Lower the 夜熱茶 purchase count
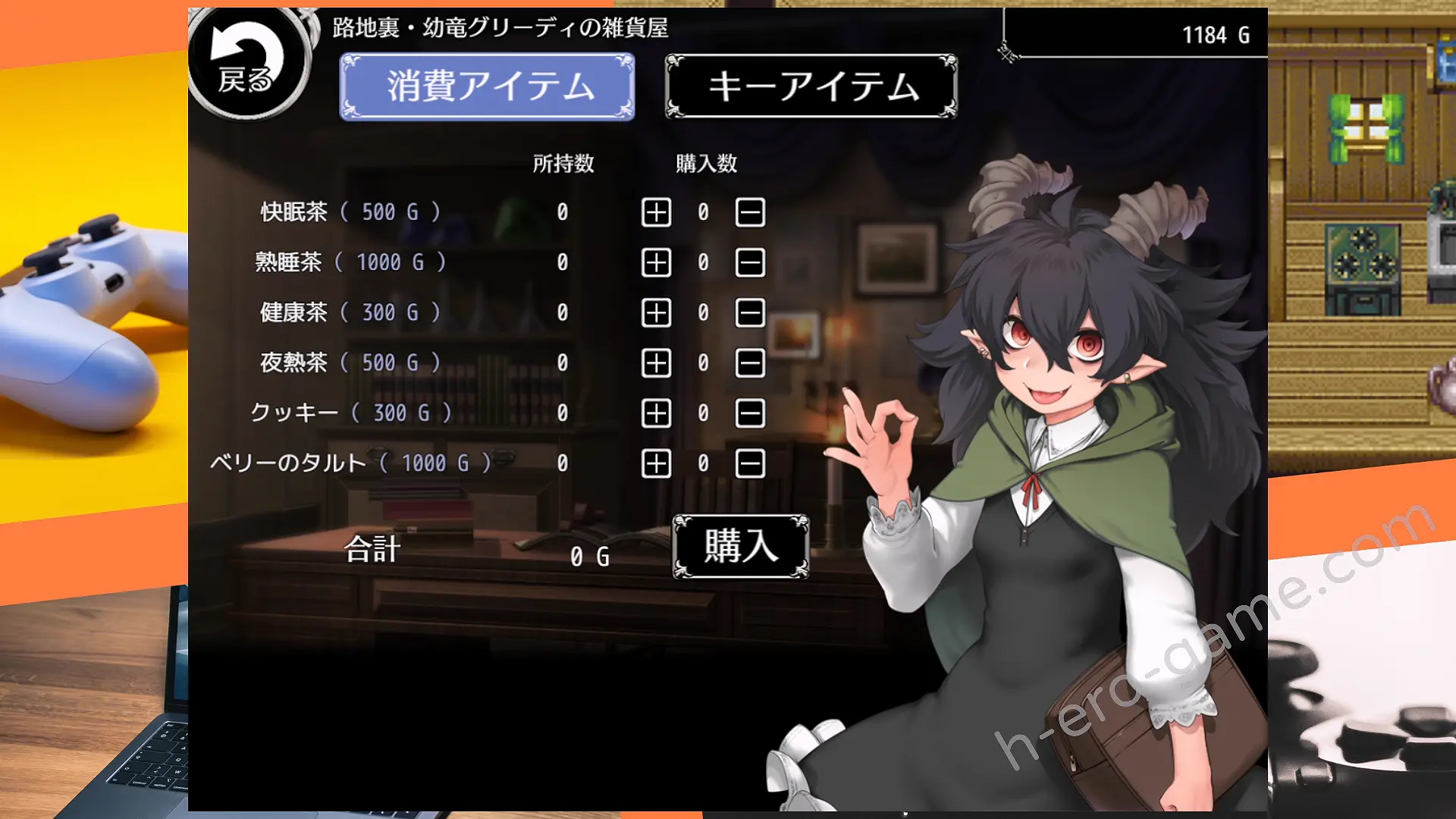 point(750,363)
